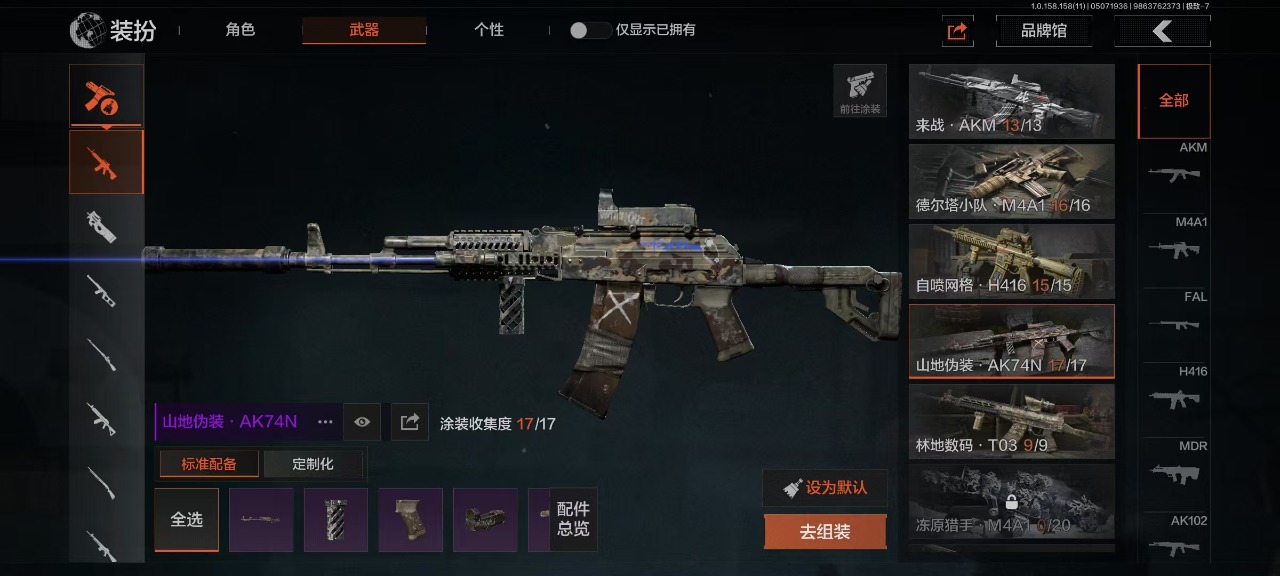This screenshot has width=1280, height=576.
Task: Go back with the arrow button
Action: [x=1162, y=31]
